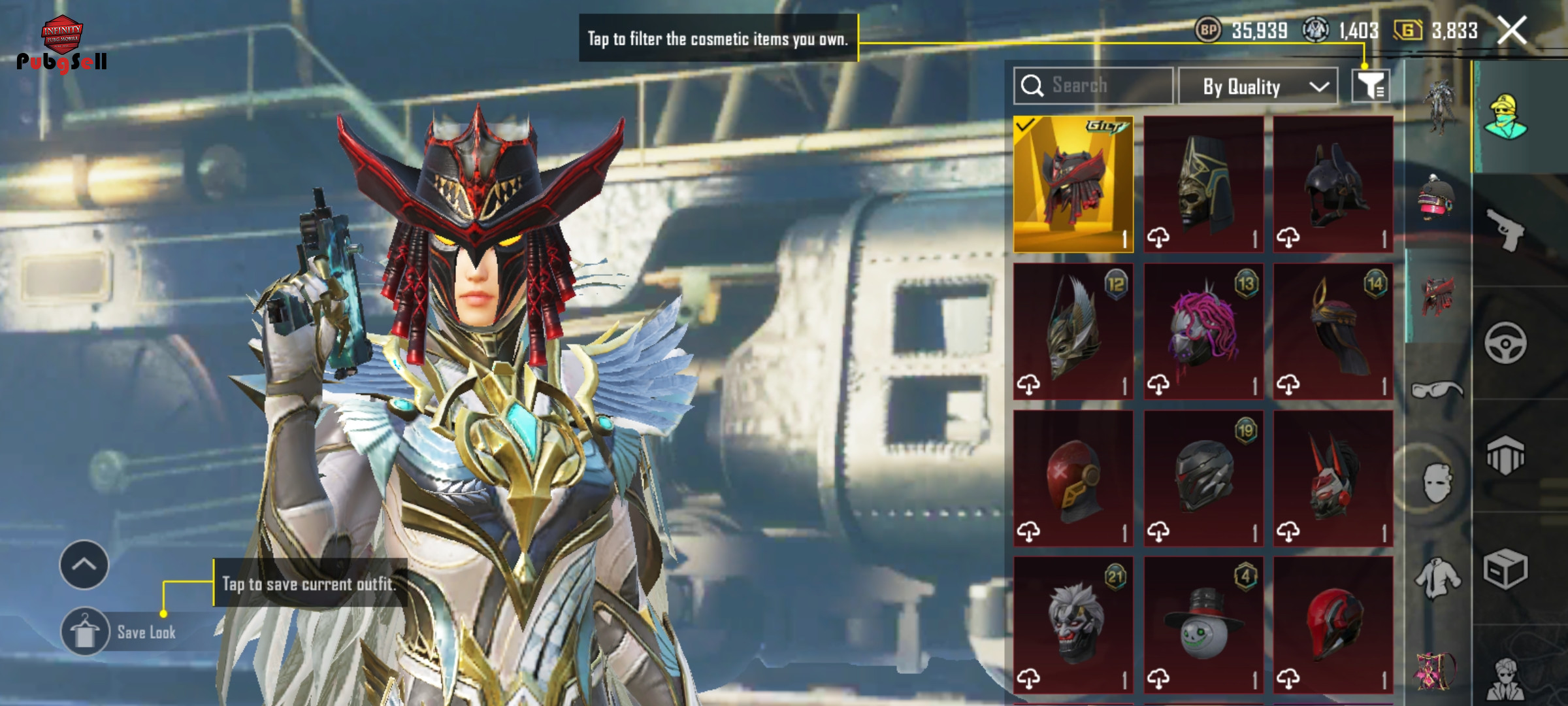1568x706 pixels.
Task: Pick the snowman top hat headgear
Action: (1203, 624)
